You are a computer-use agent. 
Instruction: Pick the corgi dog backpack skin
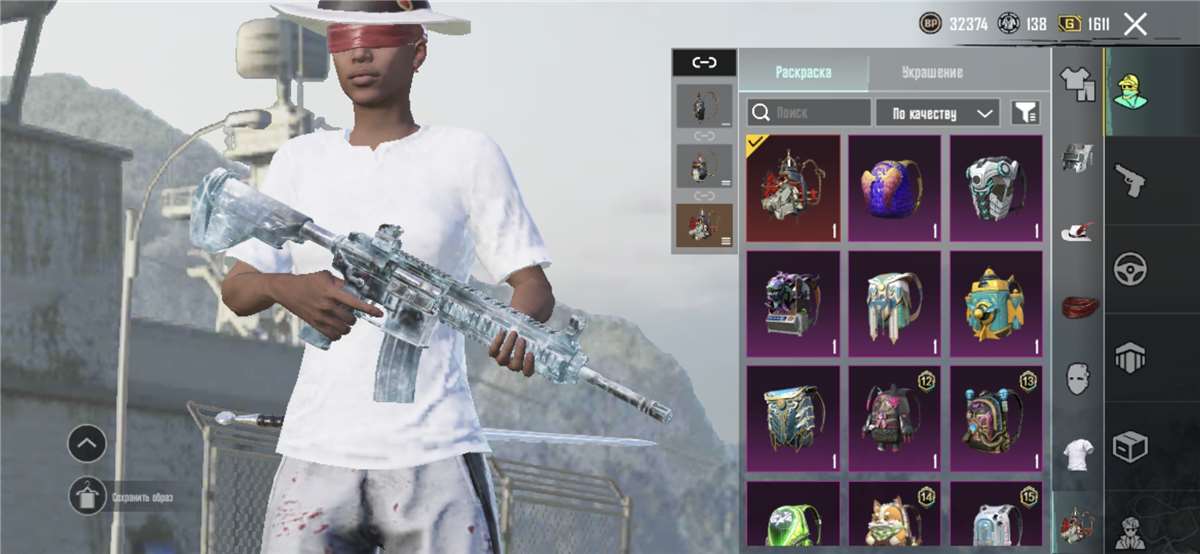pos(895,516)
